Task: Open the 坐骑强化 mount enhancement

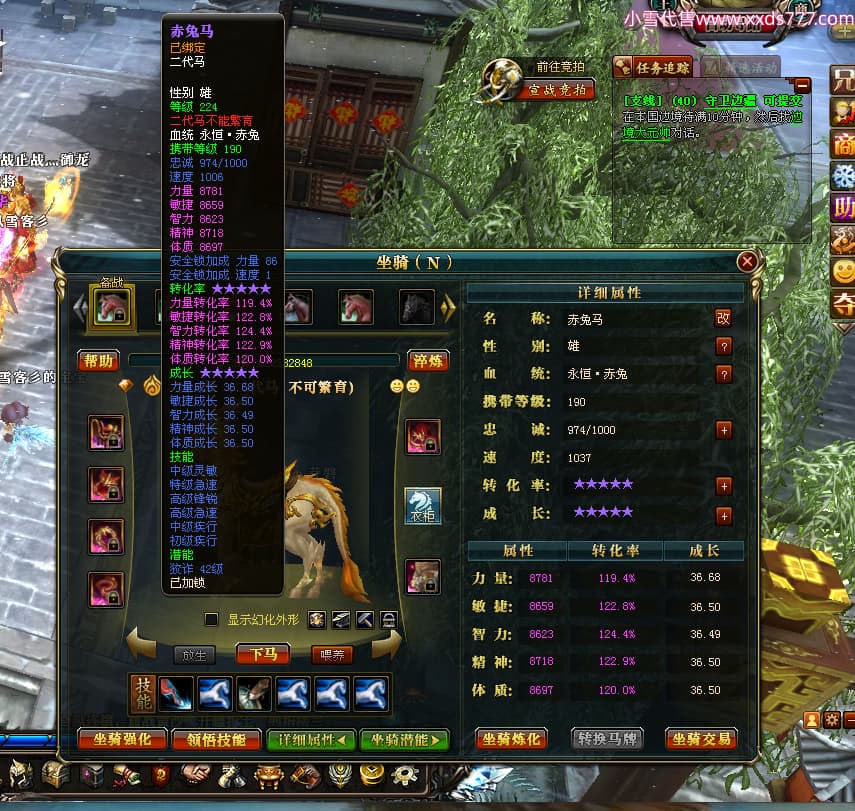Action: 122,740
